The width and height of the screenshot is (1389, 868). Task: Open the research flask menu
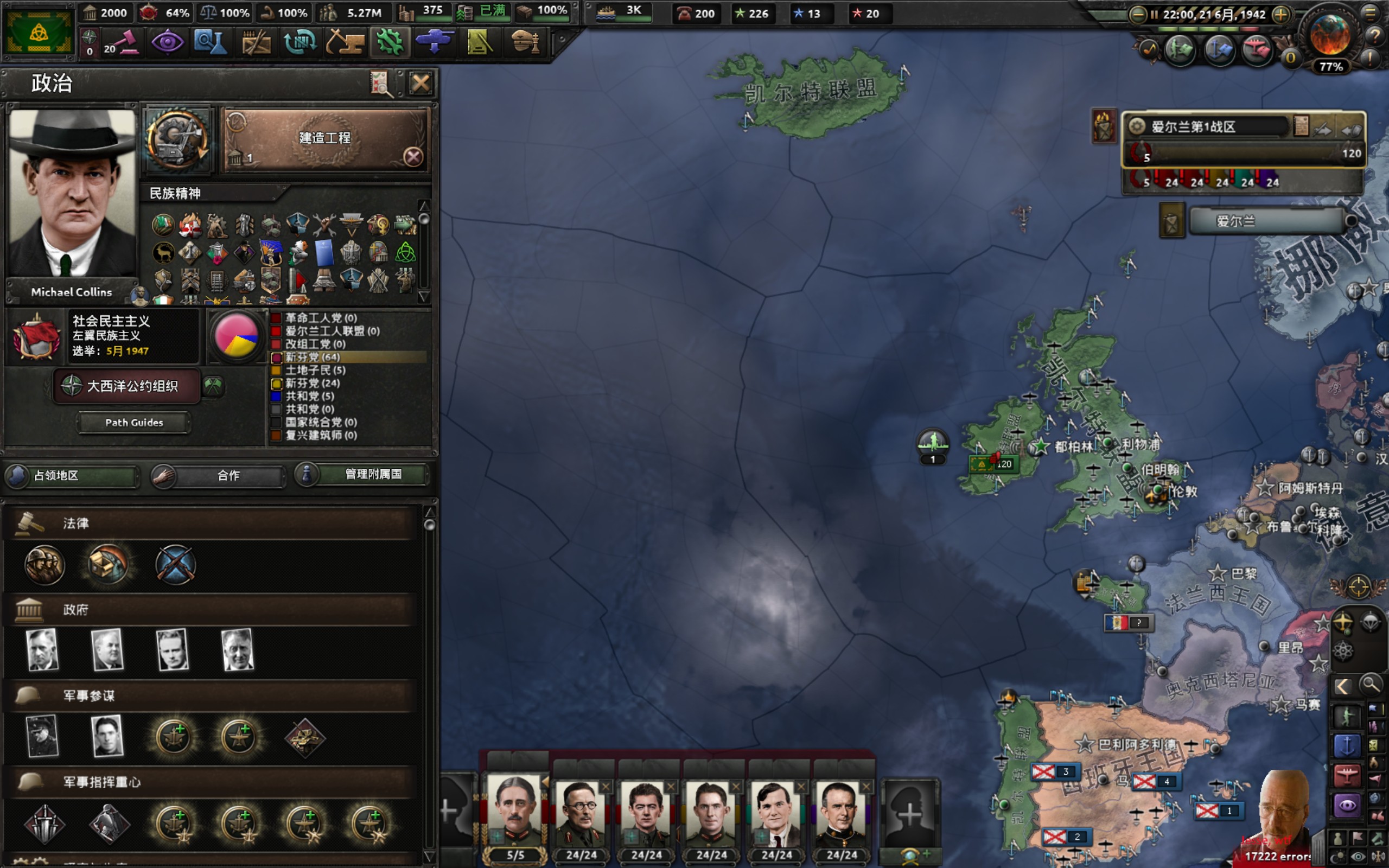click(209, 42)
